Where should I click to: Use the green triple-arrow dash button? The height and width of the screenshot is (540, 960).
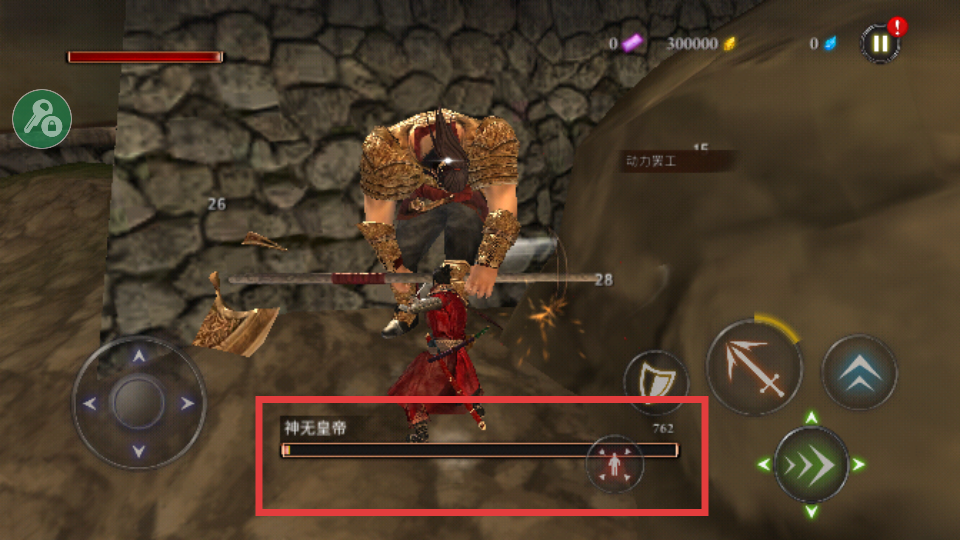pyautogui.click(x=811, y=464)
